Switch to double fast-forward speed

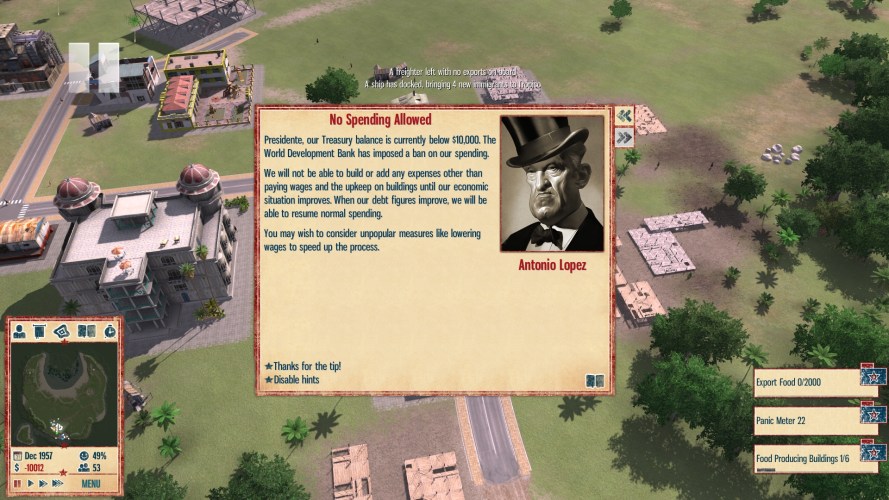[x=41, y=484]
